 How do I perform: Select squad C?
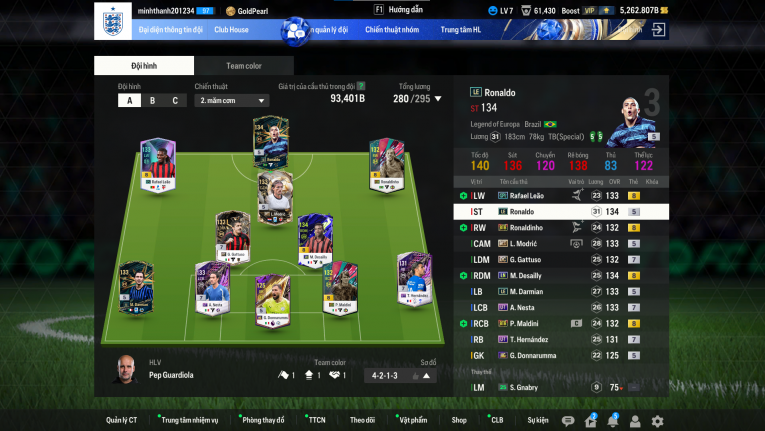[175, 100]
